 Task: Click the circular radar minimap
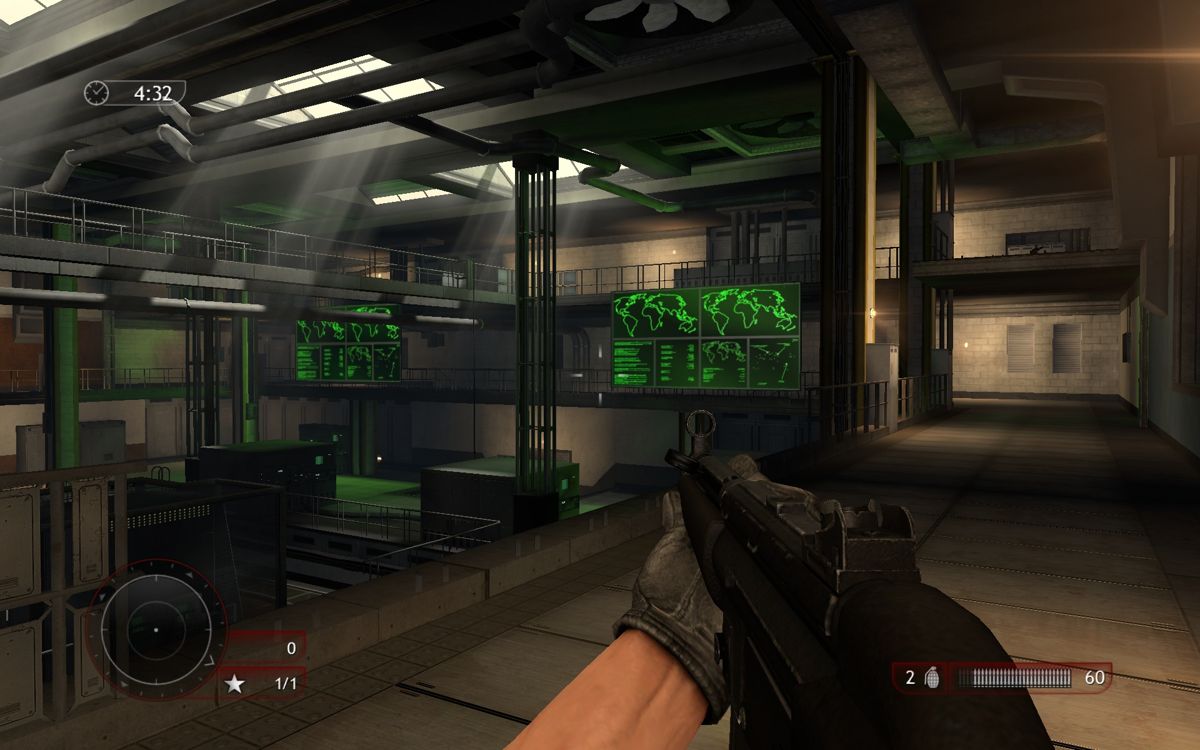156,630
